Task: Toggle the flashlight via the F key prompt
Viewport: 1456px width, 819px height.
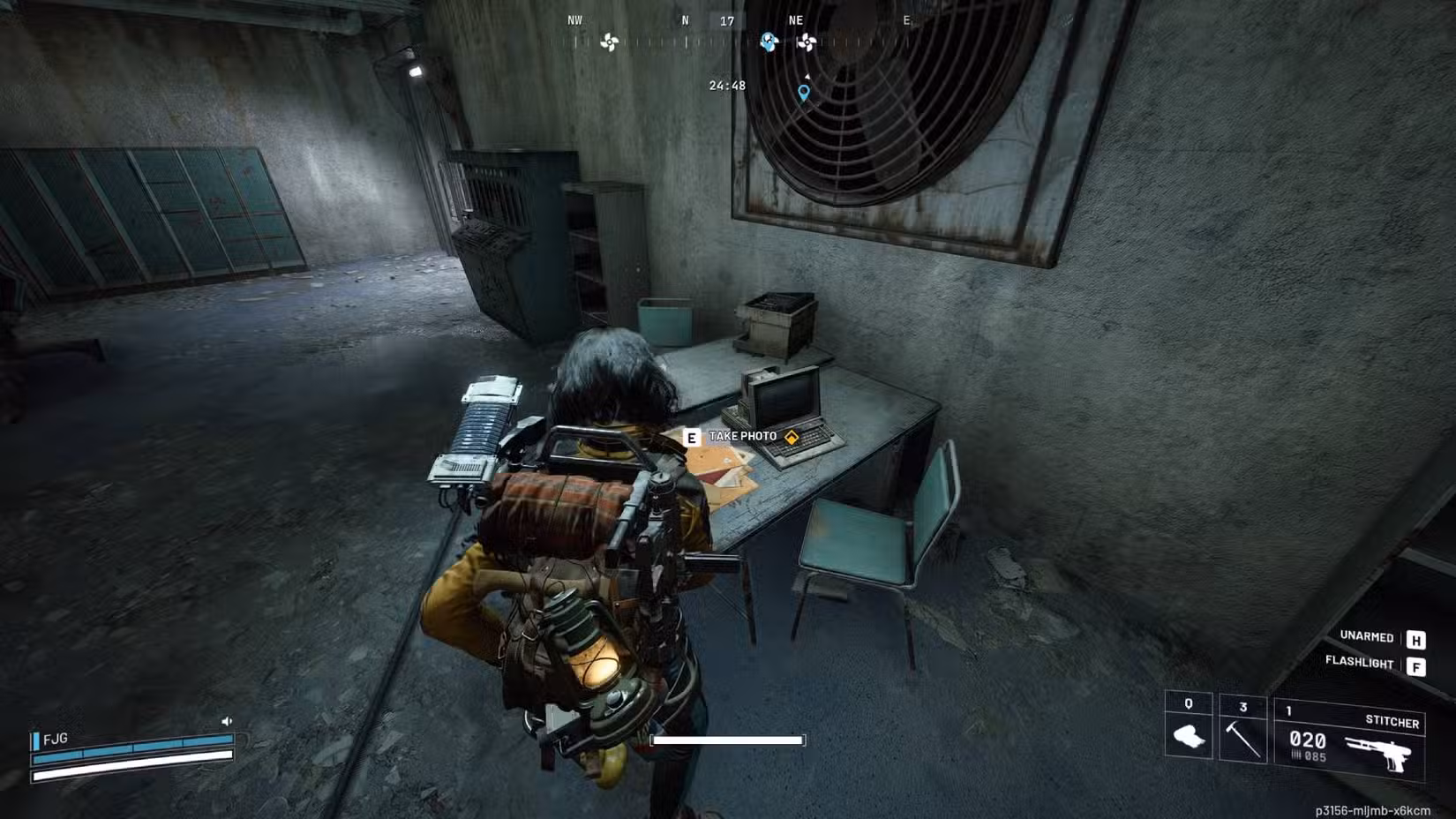Action: tap(1417, 667)
